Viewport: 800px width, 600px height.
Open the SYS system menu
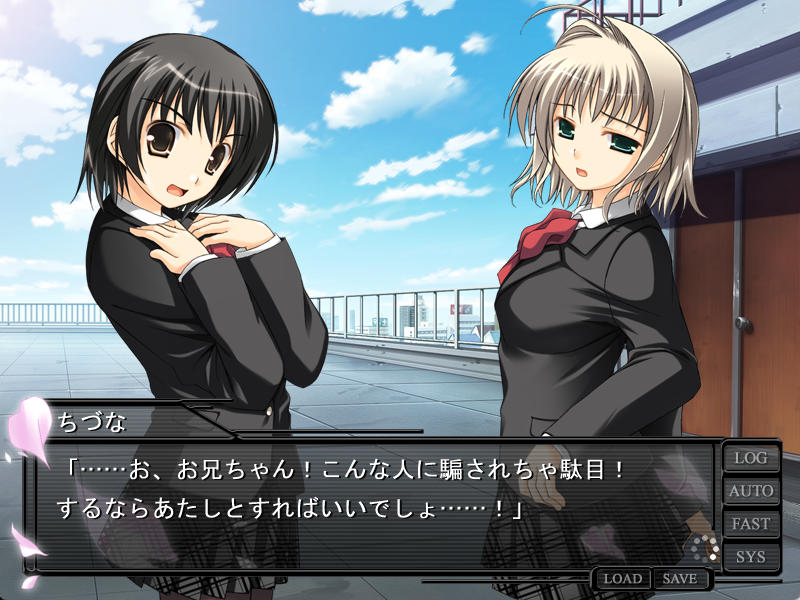tap(750, 556)
